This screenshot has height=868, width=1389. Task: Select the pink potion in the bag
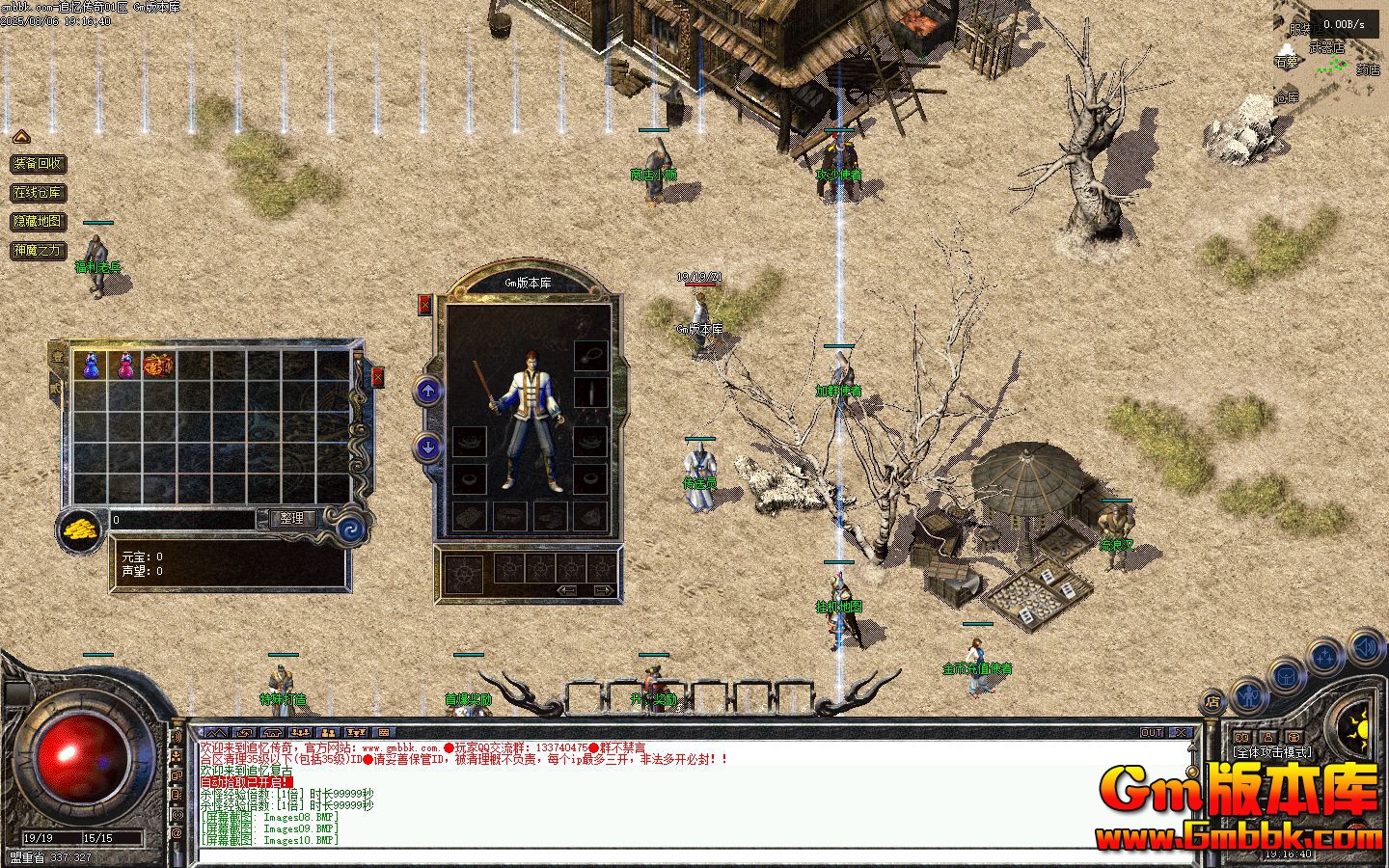125,366
